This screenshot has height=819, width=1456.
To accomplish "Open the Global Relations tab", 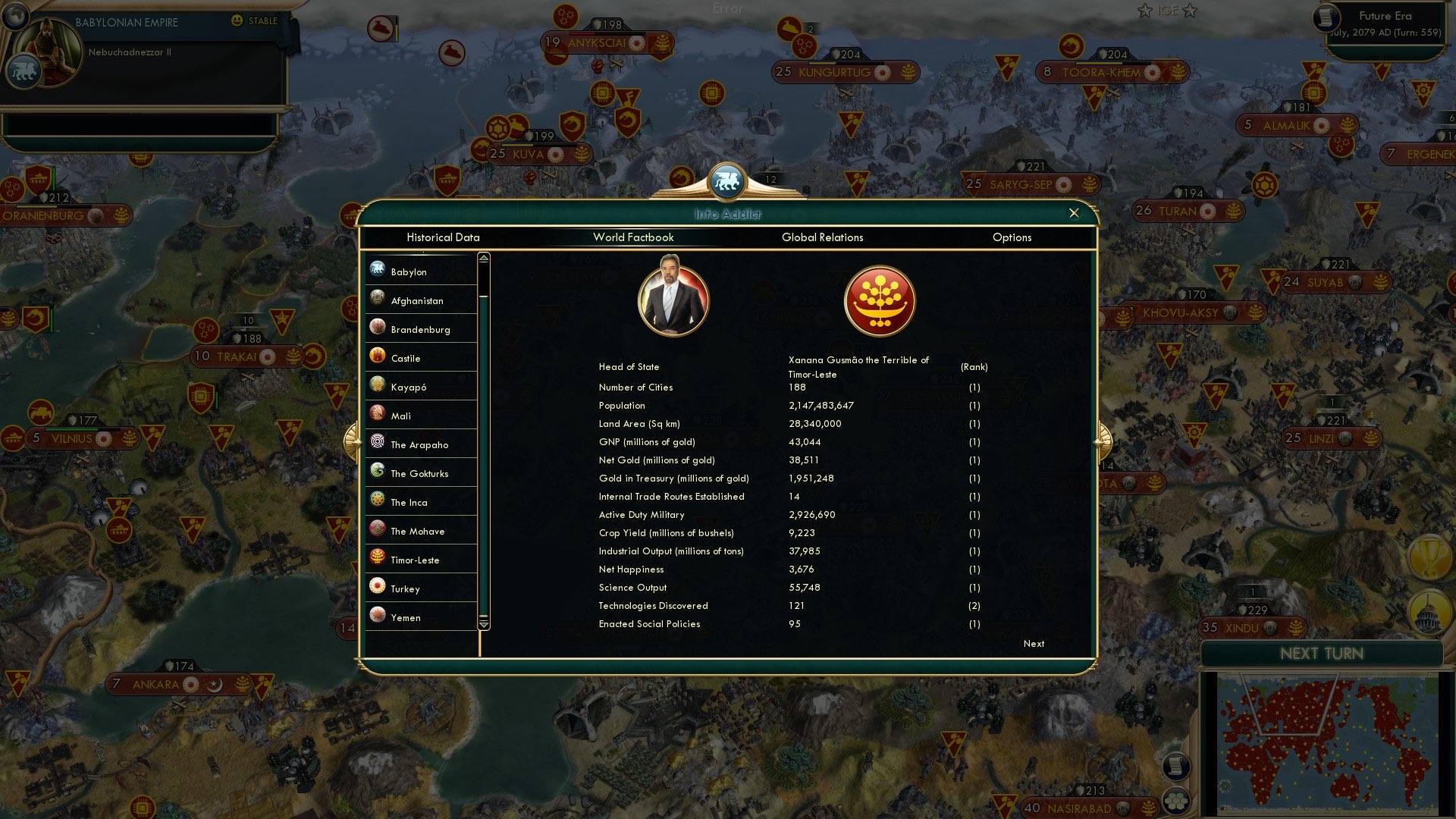I will pos(823,237).
